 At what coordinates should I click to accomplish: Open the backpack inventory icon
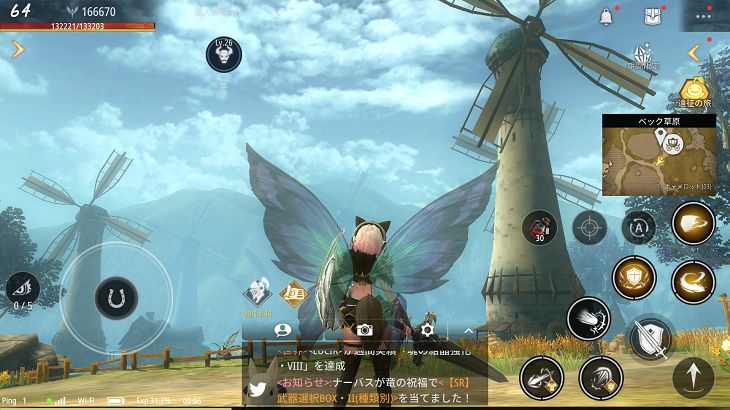point(652,17)
